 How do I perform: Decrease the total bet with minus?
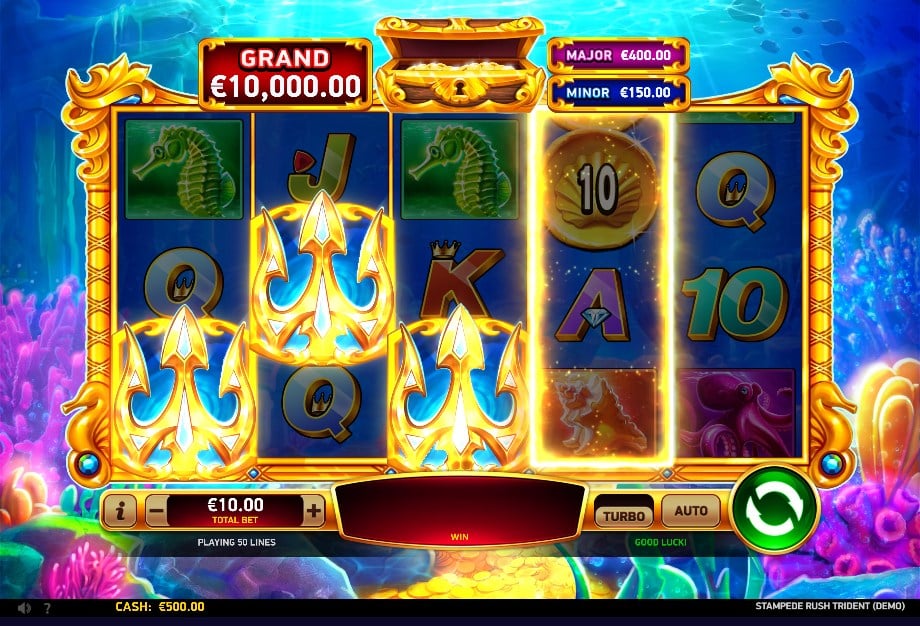[156, 511]
